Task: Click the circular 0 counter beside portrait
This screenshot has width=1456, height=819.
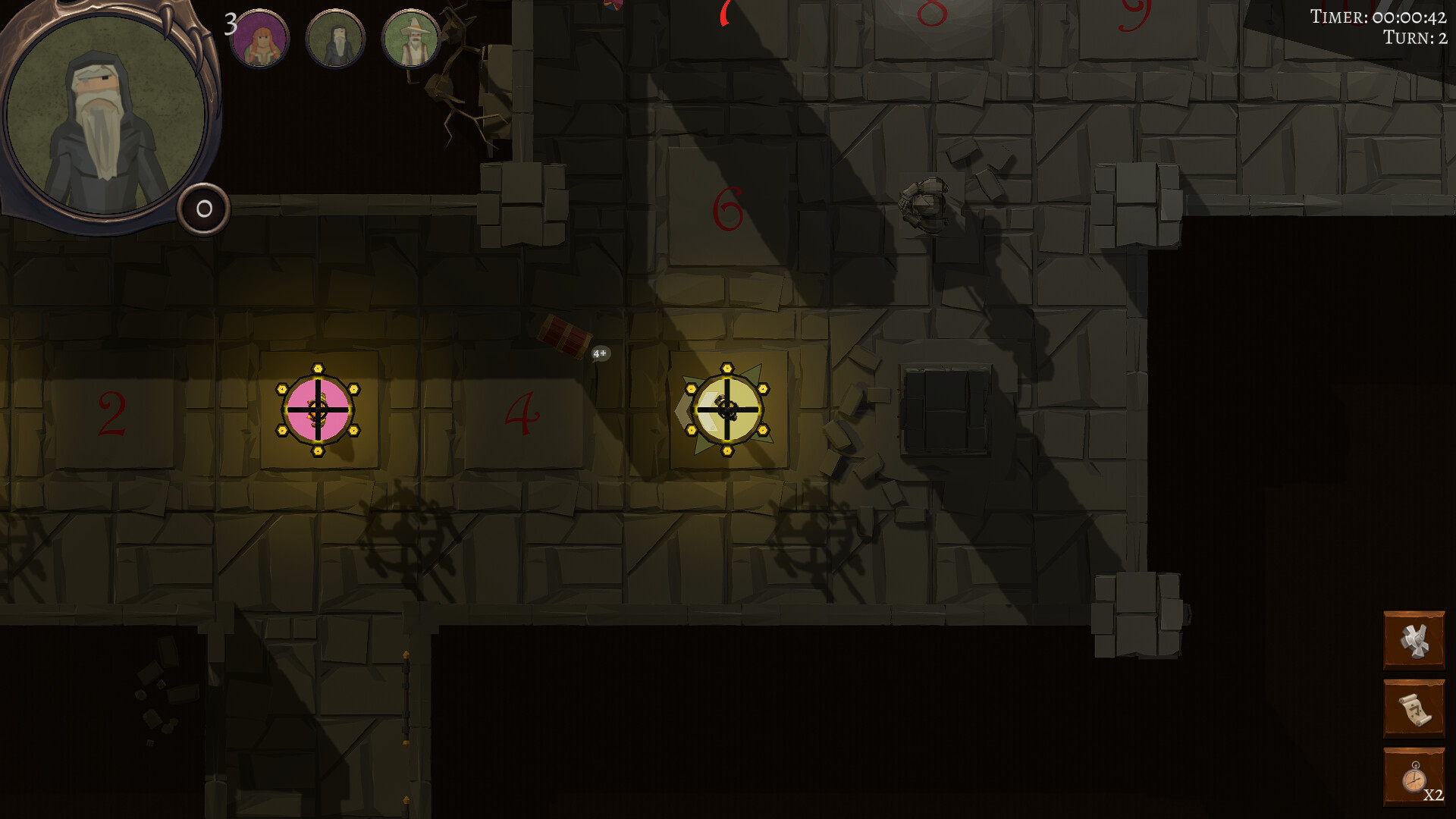Action: pos(202,210)
